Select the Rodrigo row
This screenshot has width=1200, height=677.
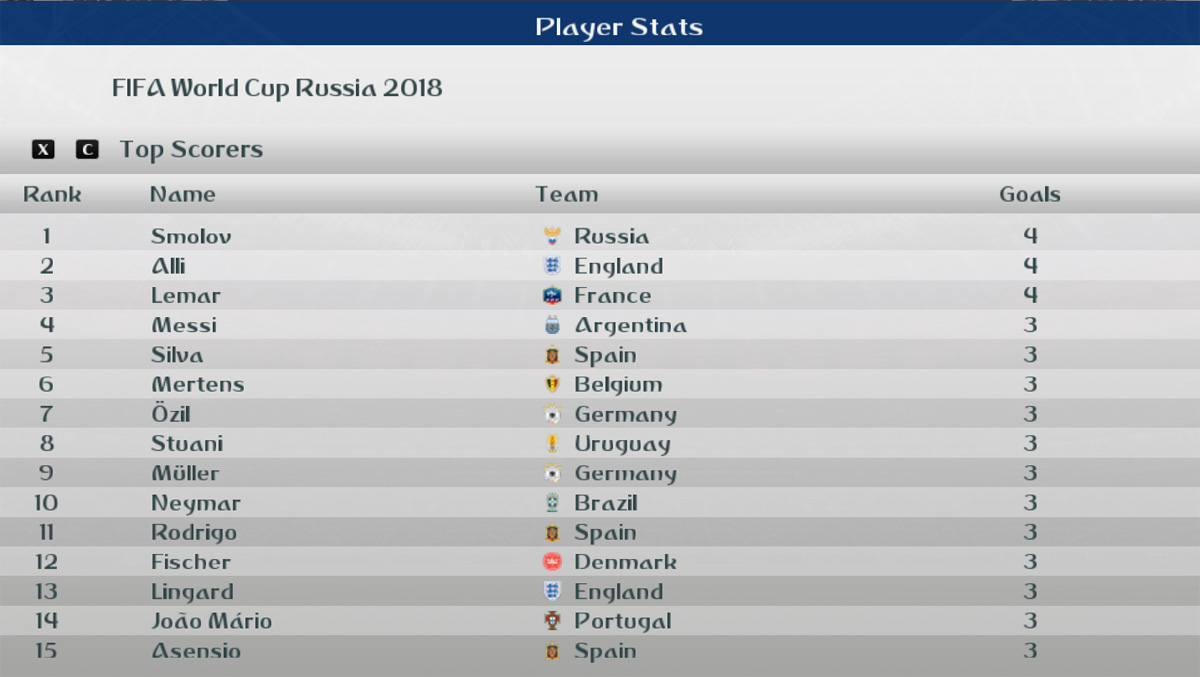(194, 532)
